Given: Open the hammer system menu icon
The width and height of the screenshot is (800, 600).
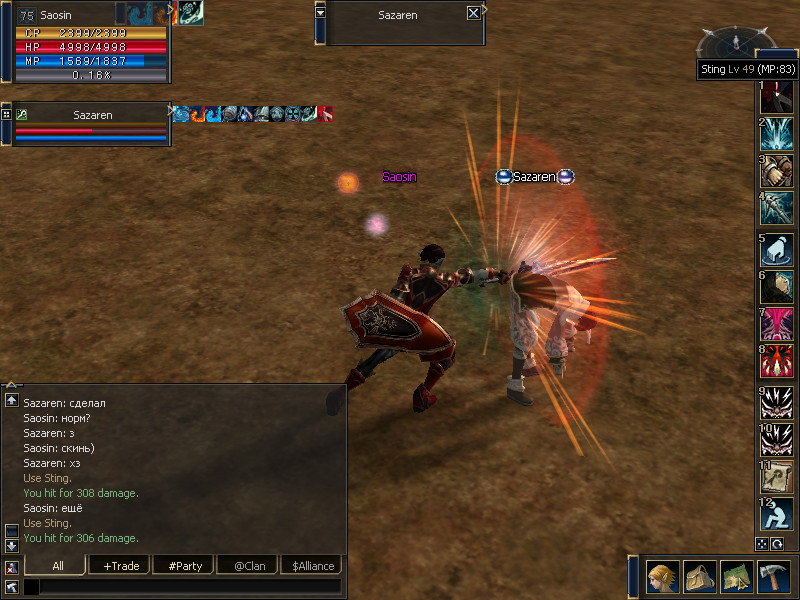Looking at the screenshot, I should 774,577.
